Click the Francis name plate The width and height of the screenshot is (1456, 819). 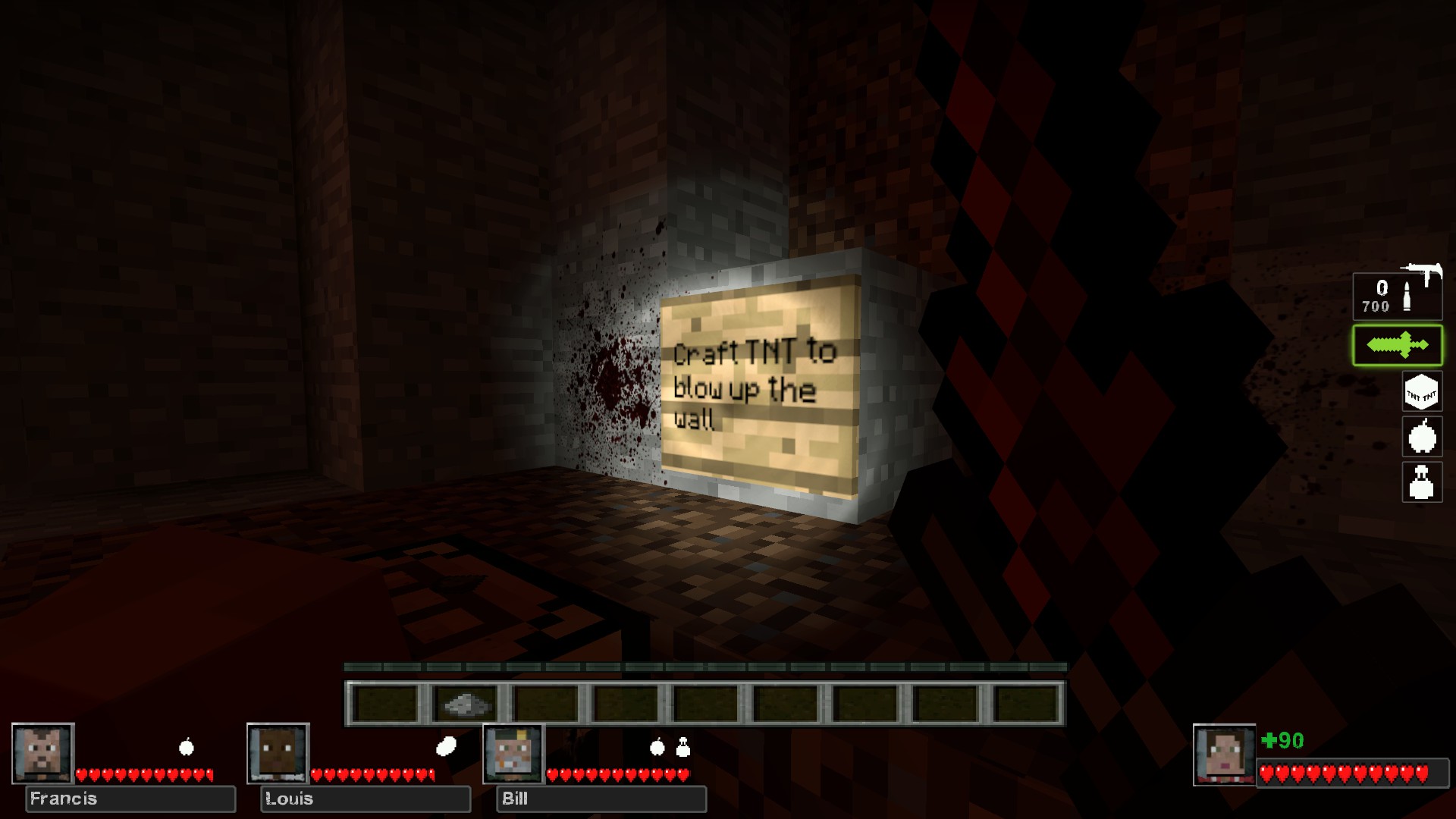point(130,799)
